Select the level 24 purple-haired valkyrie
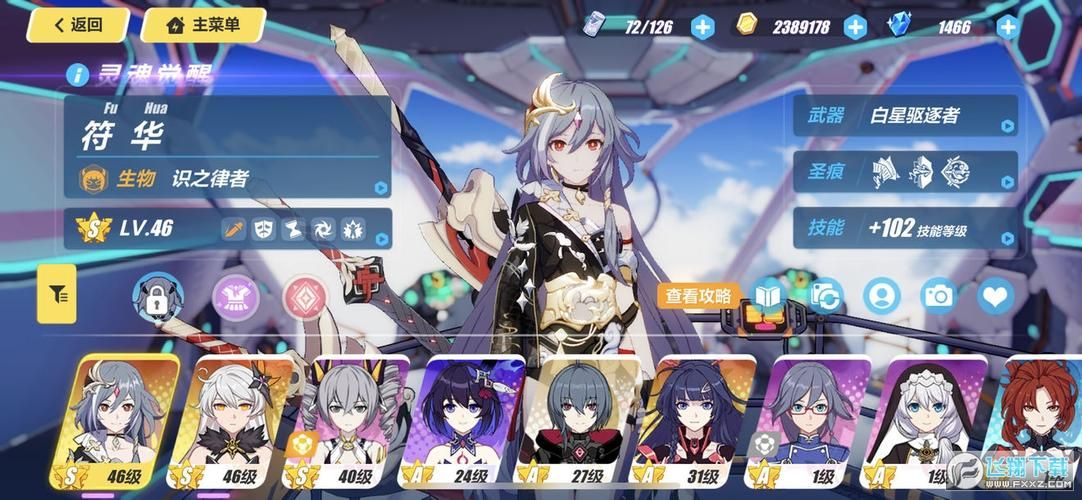This screenshot has width=1082, height=500. [x=466, y=422]
